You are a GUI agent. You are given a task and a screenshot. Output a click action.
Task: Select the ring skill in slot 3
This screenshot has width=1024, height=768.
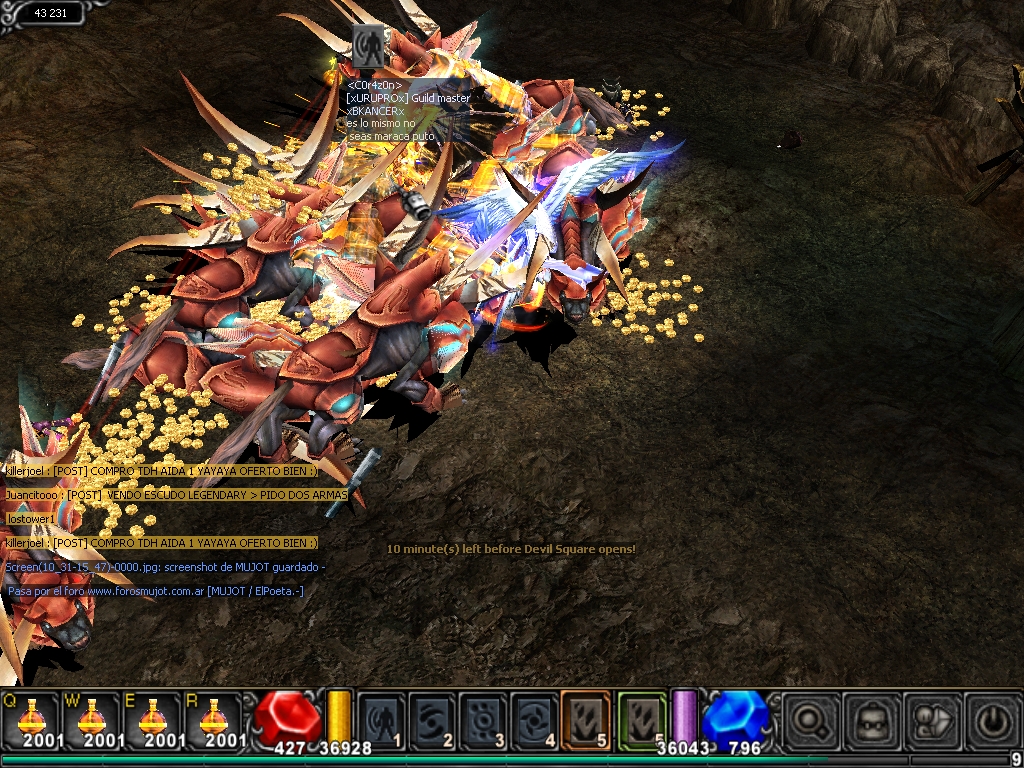point(484,718)
